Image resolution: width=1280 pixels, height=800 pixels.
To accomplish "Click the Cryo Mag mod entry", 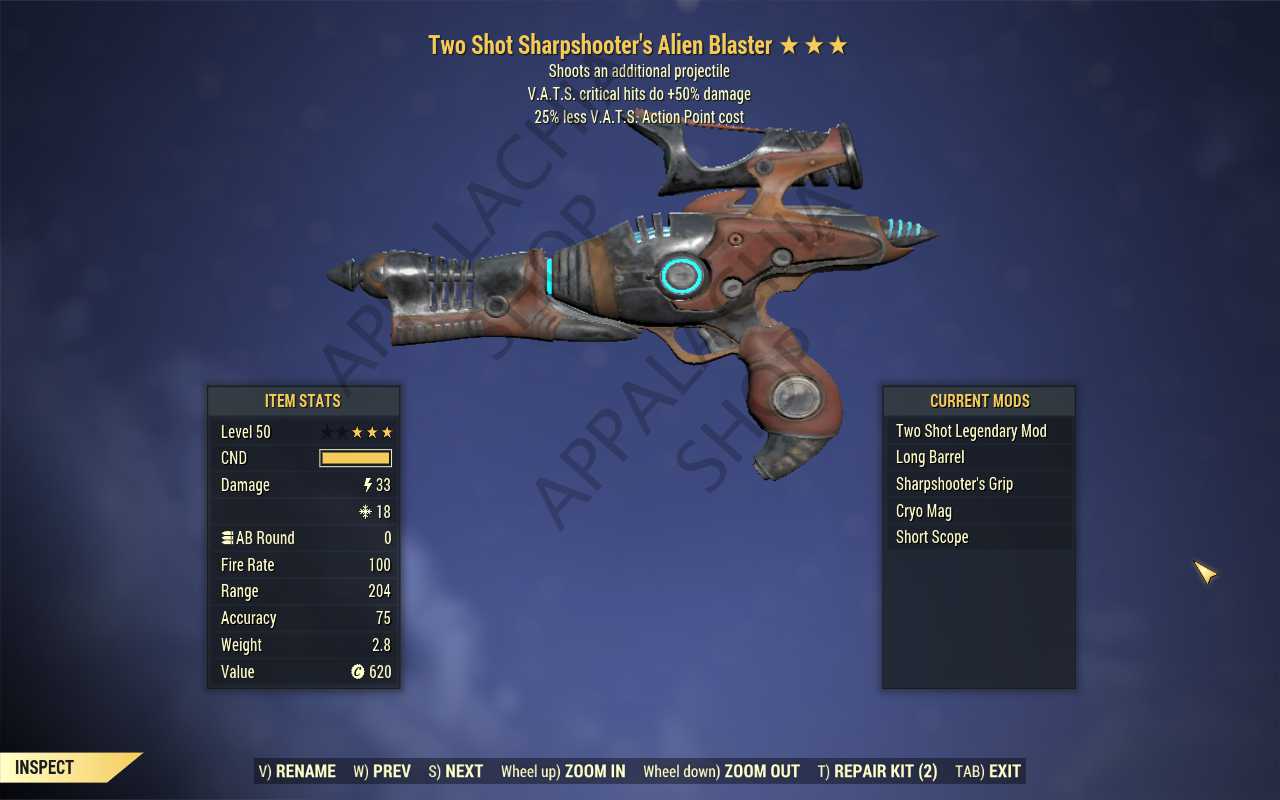I will (x=978, y=511).
